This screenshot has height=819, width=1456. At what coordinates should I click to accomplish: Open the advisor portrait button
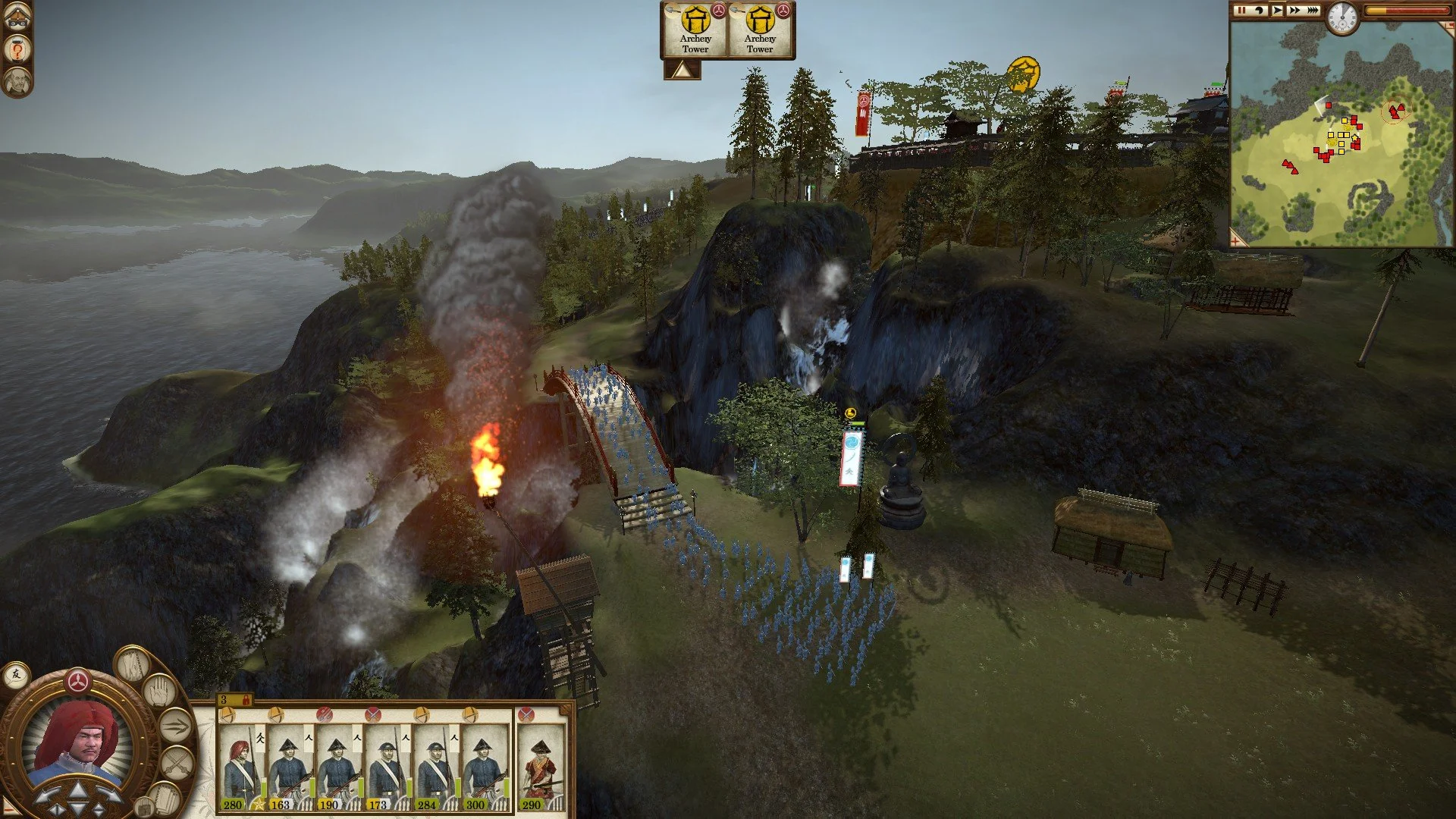coord(17,81)
